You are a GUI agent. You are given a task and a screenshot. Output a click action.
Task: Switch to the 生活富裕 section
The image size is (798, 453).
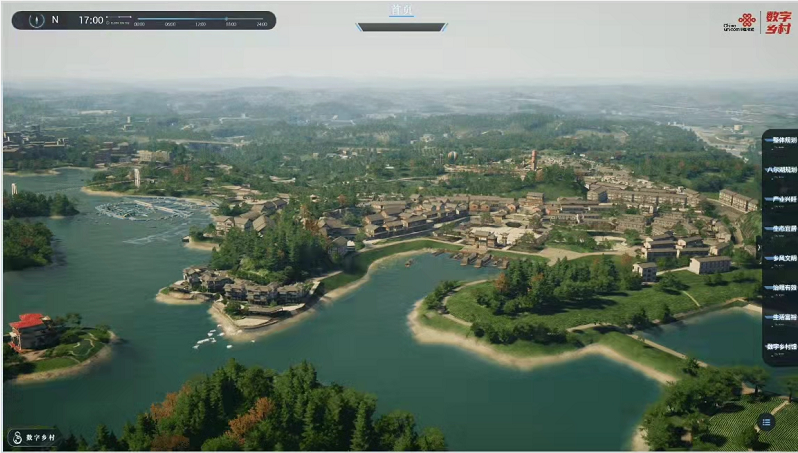point(779,318)
